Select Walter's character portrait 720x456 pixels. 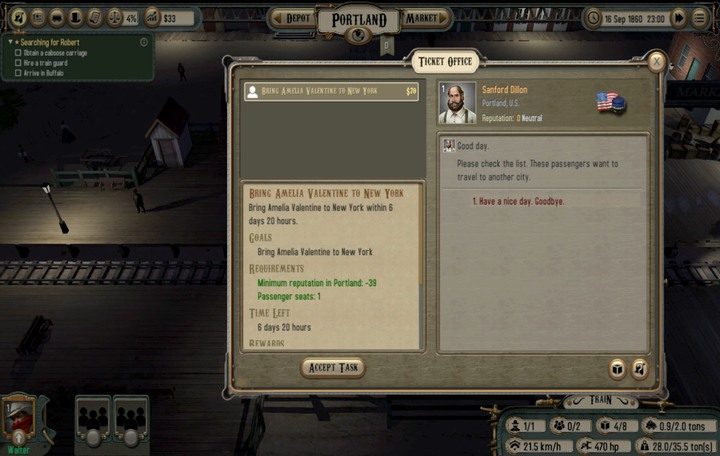click(x=18, y=414)
